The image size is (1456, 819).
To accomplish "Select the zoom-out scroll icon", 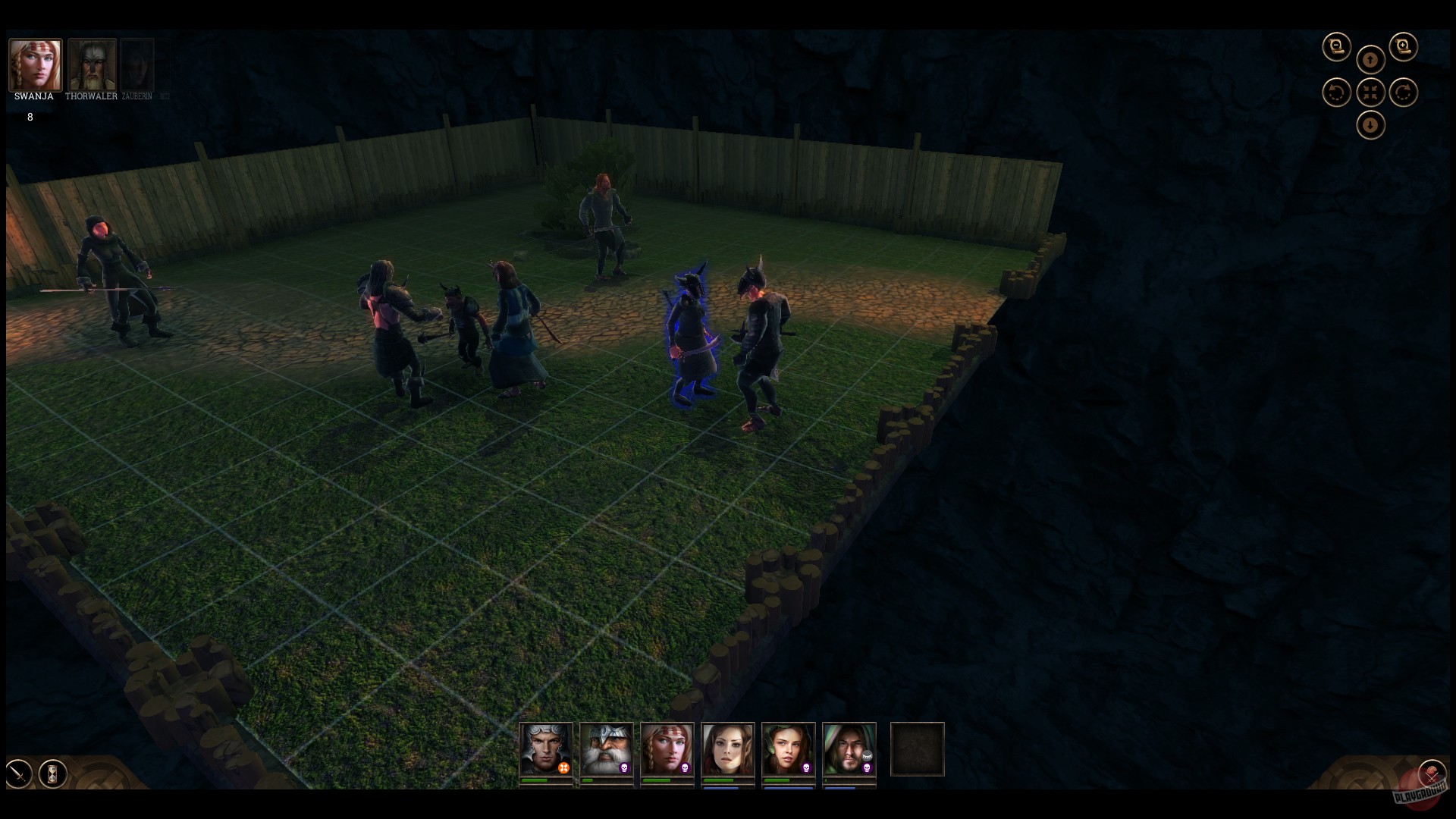I will pos(1337,46).
